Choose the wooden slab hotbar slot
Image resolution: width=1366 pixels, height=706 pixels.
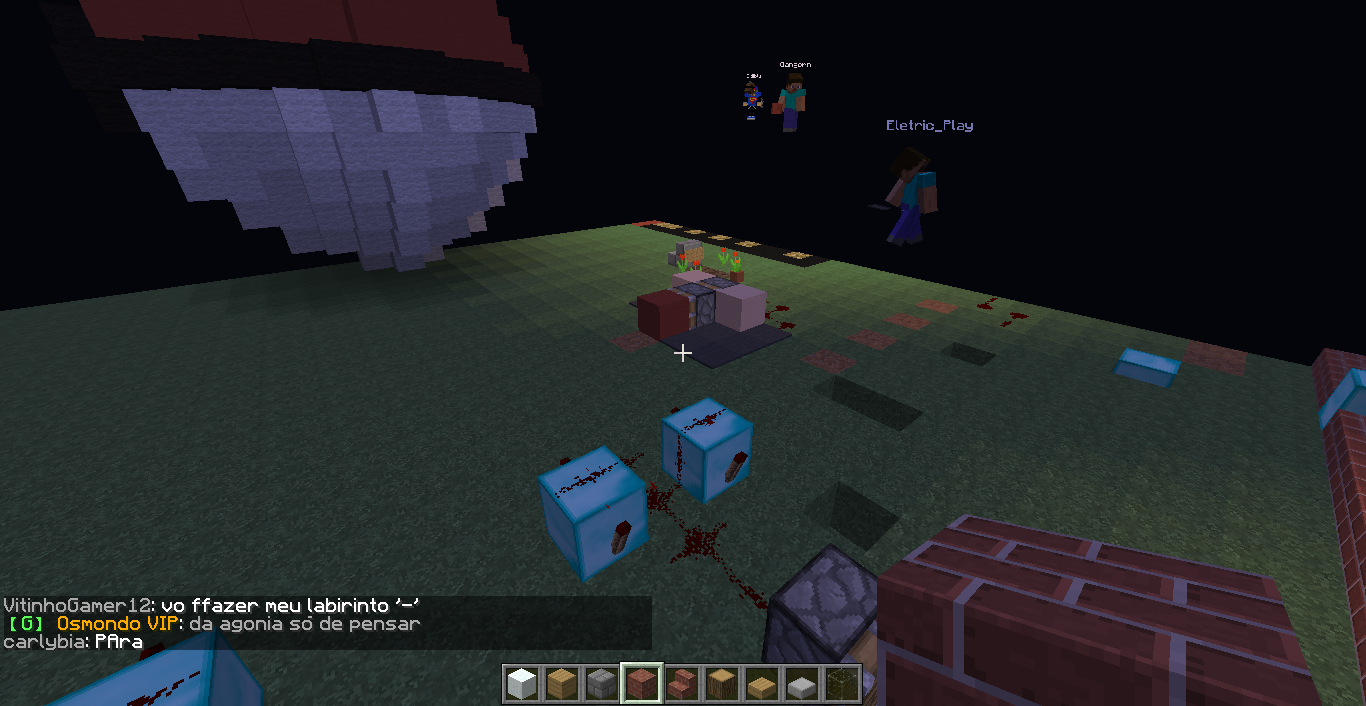click(x=761, y=684)
